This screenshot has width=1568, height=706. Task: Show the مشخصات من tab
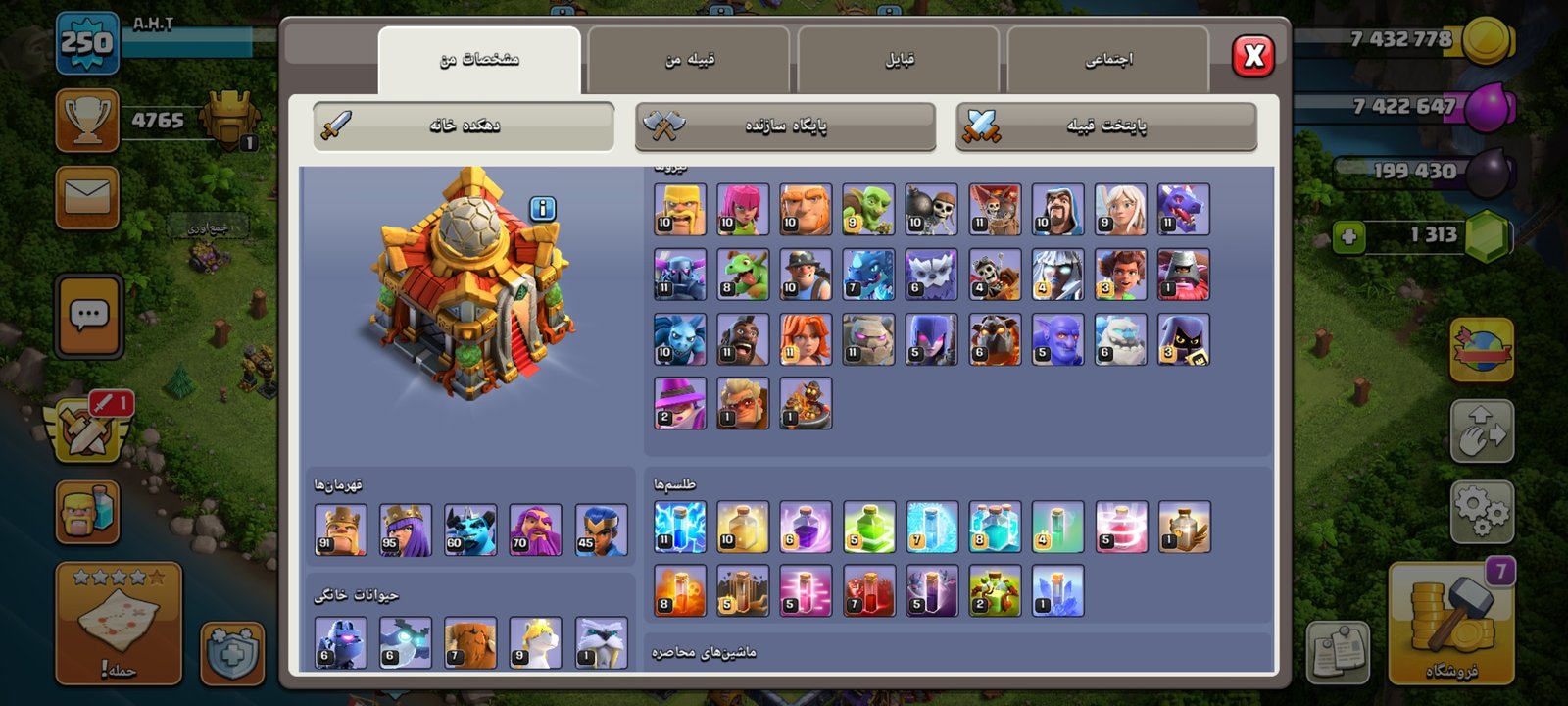tap(479, 60)
